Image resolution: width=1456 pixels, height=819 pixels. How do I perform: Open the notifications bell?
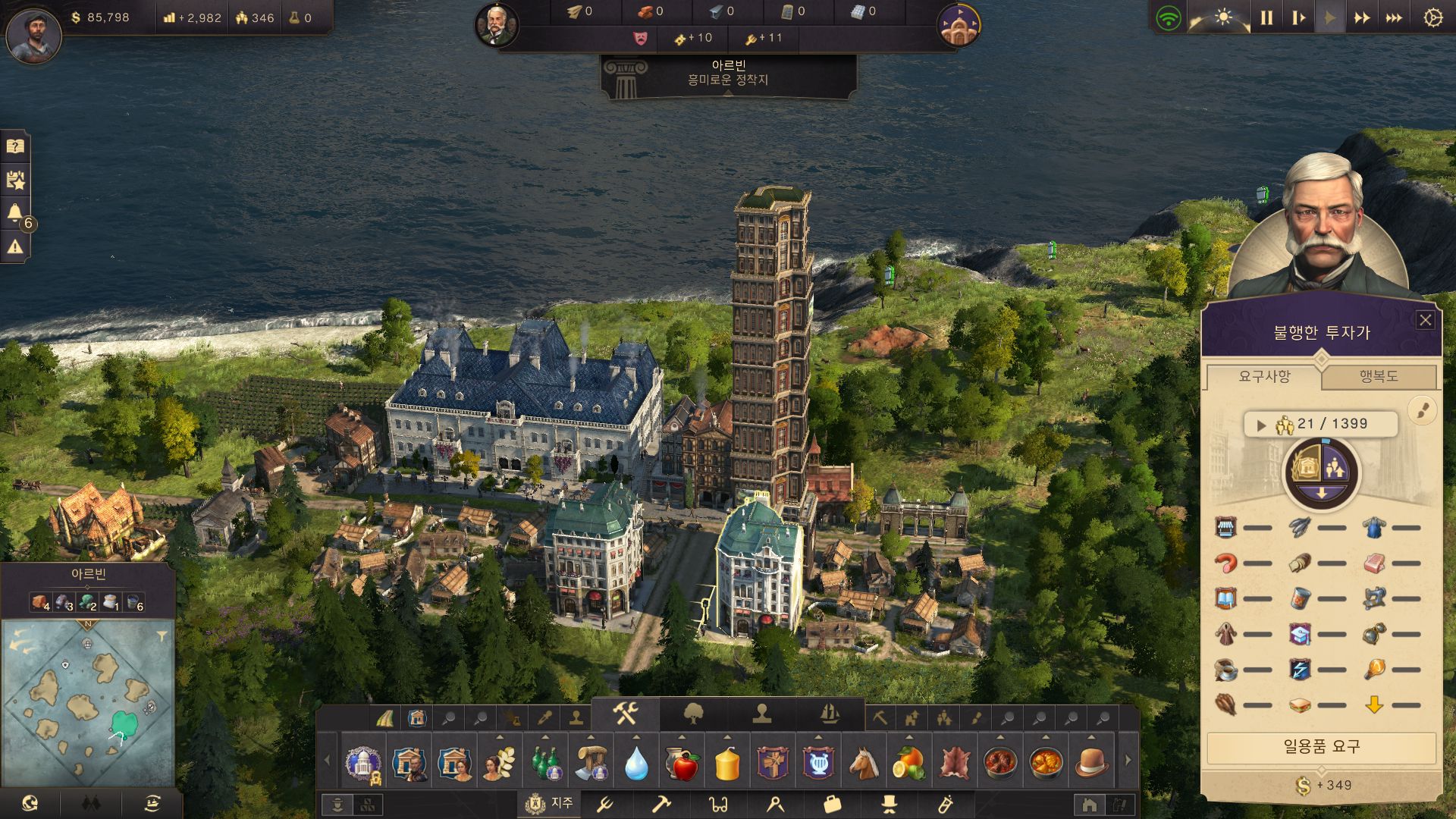pos(15,212)
